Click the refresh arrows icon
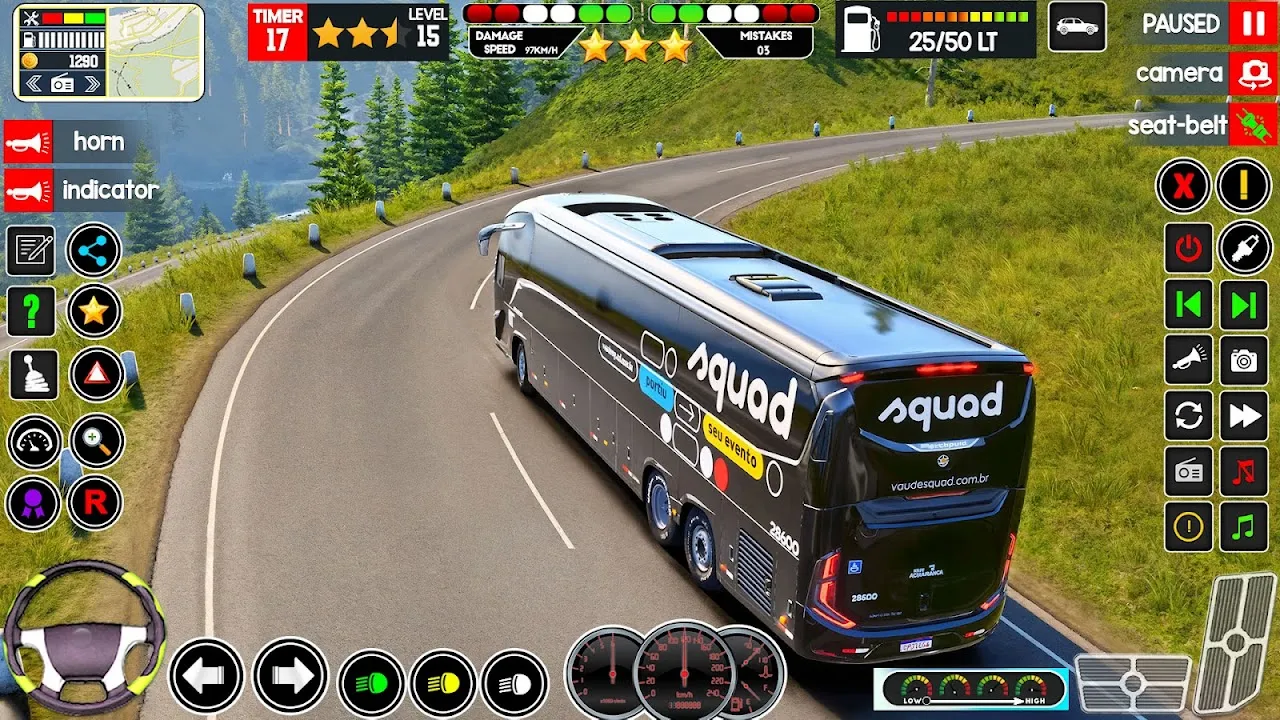The width and height of the screenshot is (1280, 720). click(x=1188, y=416)
